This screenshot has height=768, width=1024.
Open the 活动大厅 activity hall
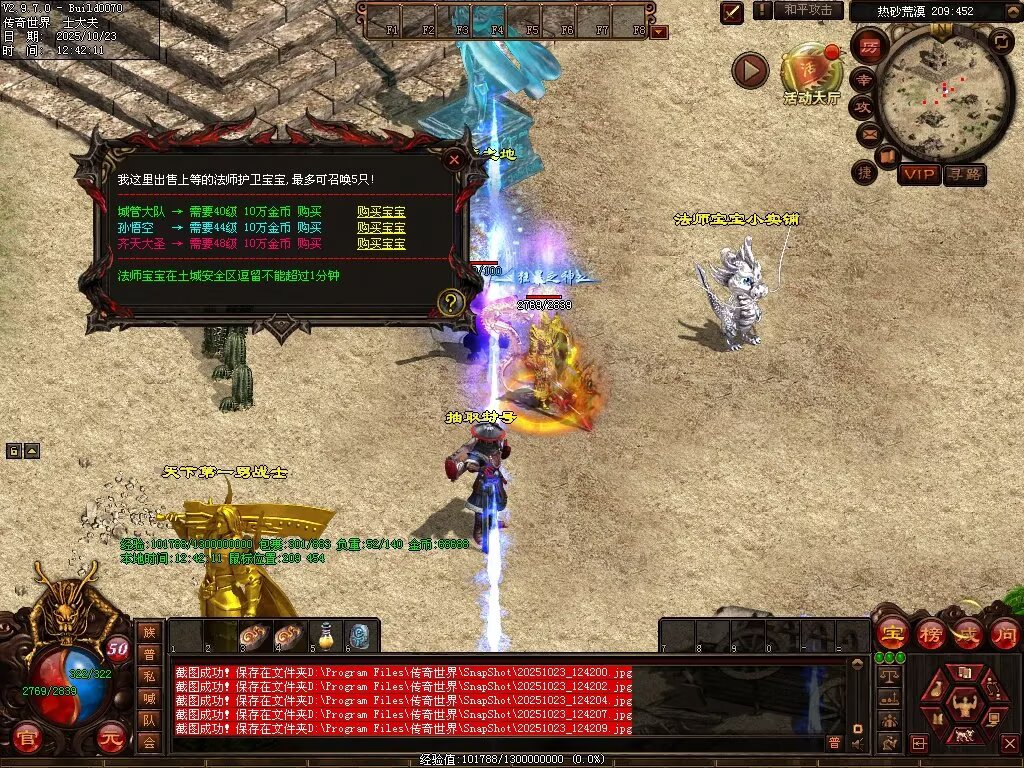click(x=811, y=72)
